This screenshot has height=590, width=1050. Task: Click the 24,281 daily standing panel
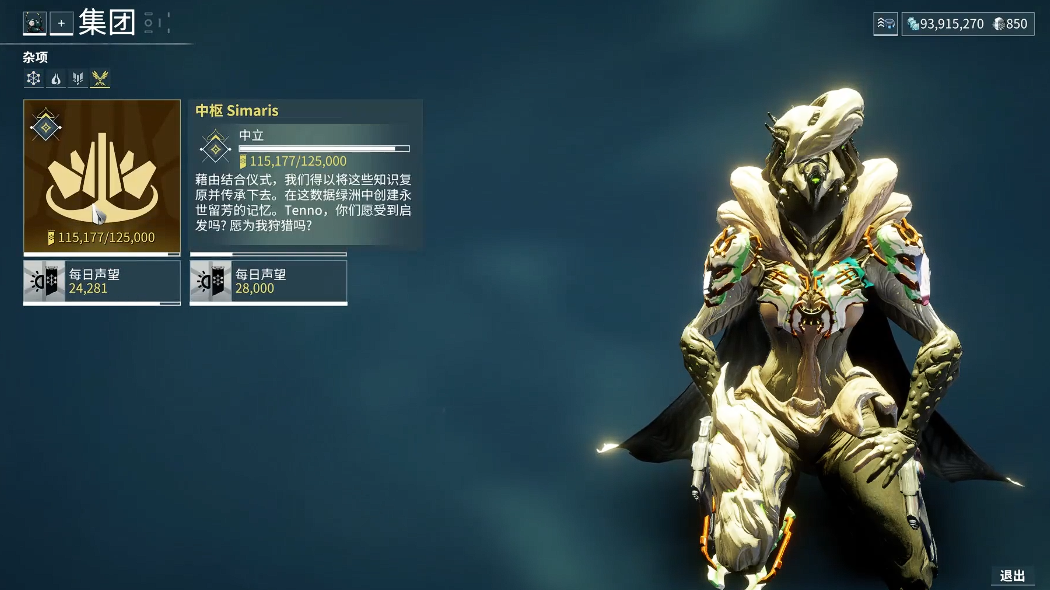[102, 282]
